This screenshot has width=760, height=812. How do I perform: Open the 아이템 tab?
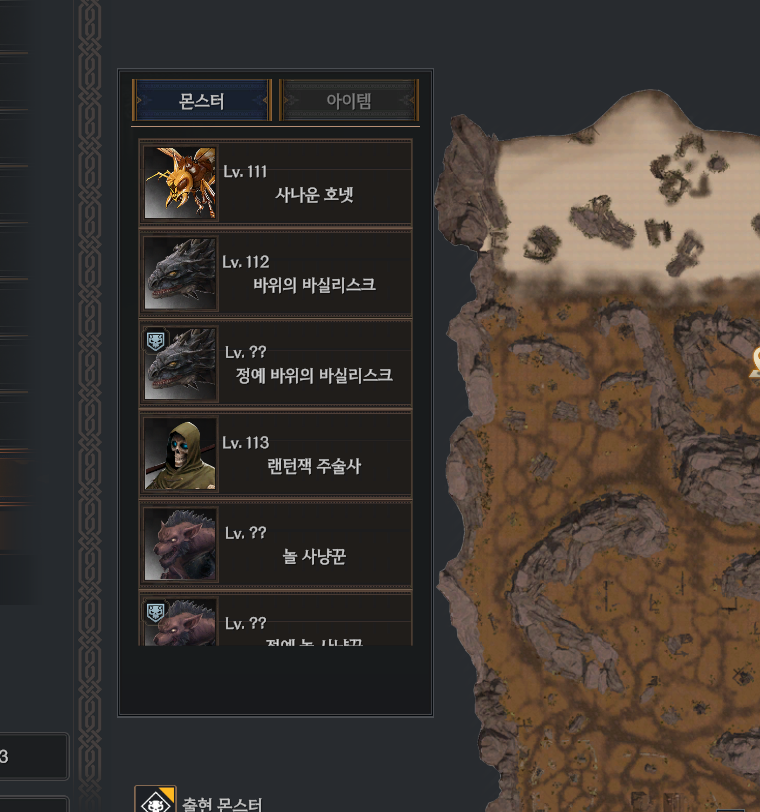pyautogui.click(x=348, y=101)
